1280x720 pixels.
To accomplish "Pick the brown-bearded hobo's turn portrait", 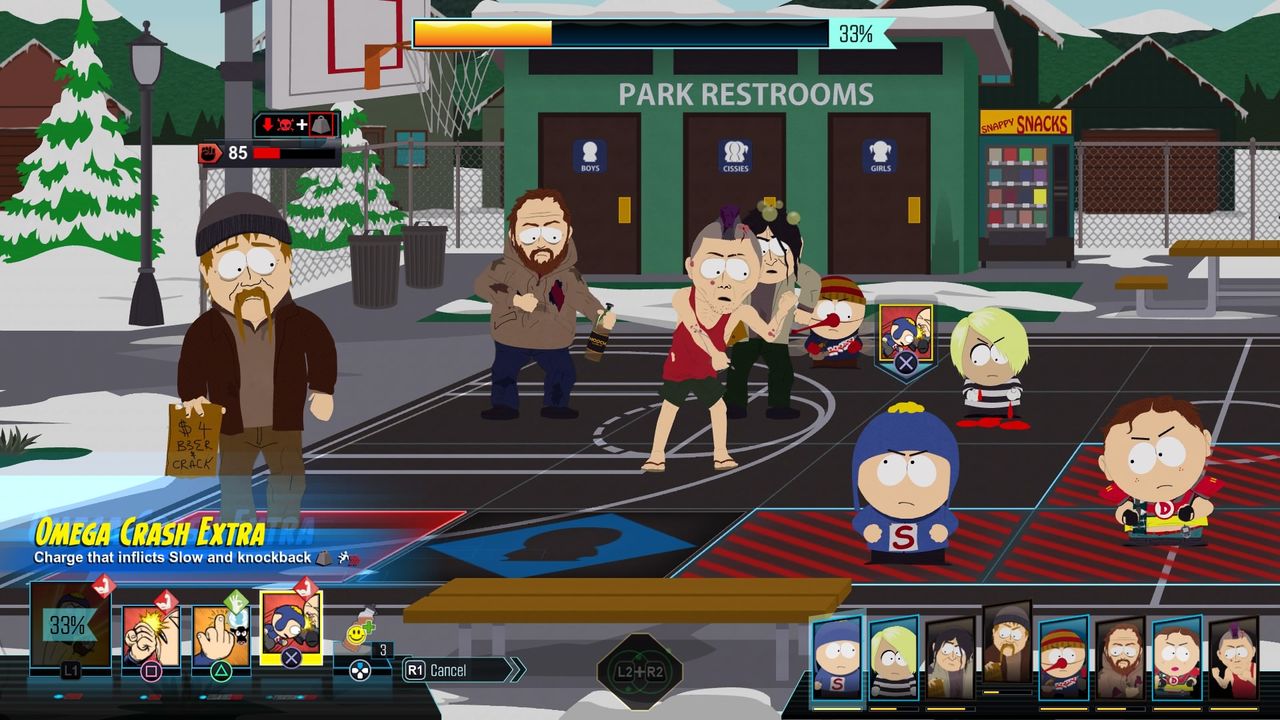I will (x=1120, y=662).
